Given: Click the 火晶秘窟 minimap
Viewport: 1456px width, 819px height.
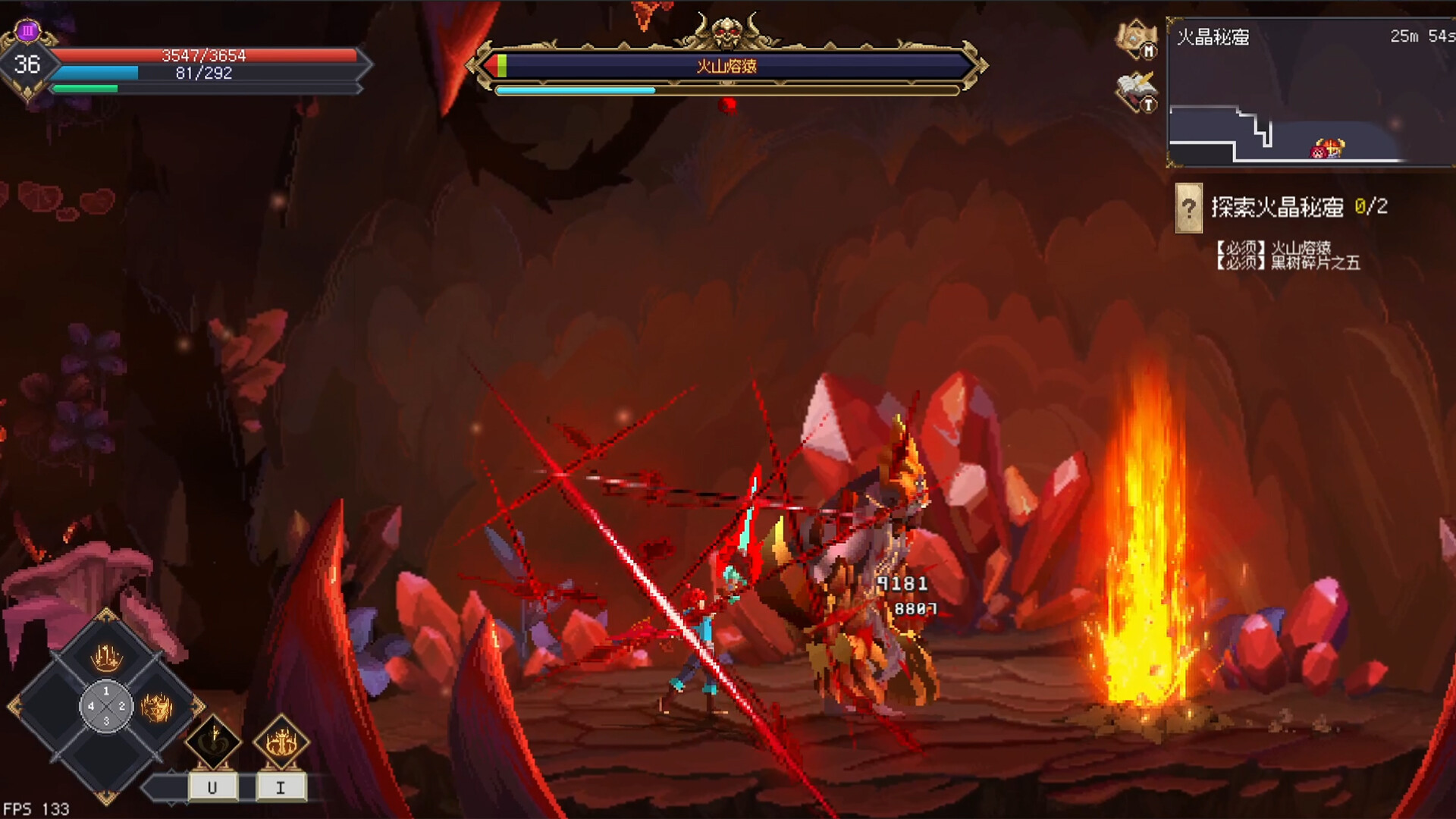Looking at the screenshot, I should click(1310, 93).
